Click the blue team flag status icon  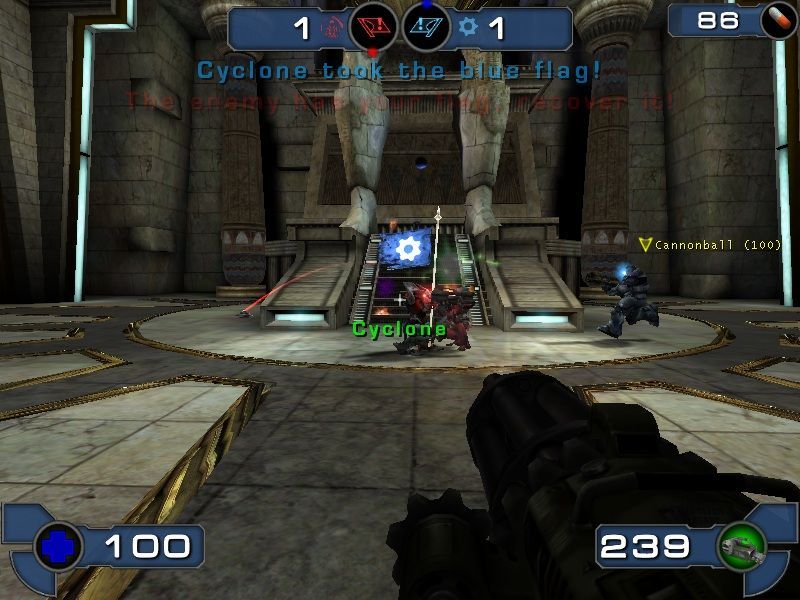(426, 27)
